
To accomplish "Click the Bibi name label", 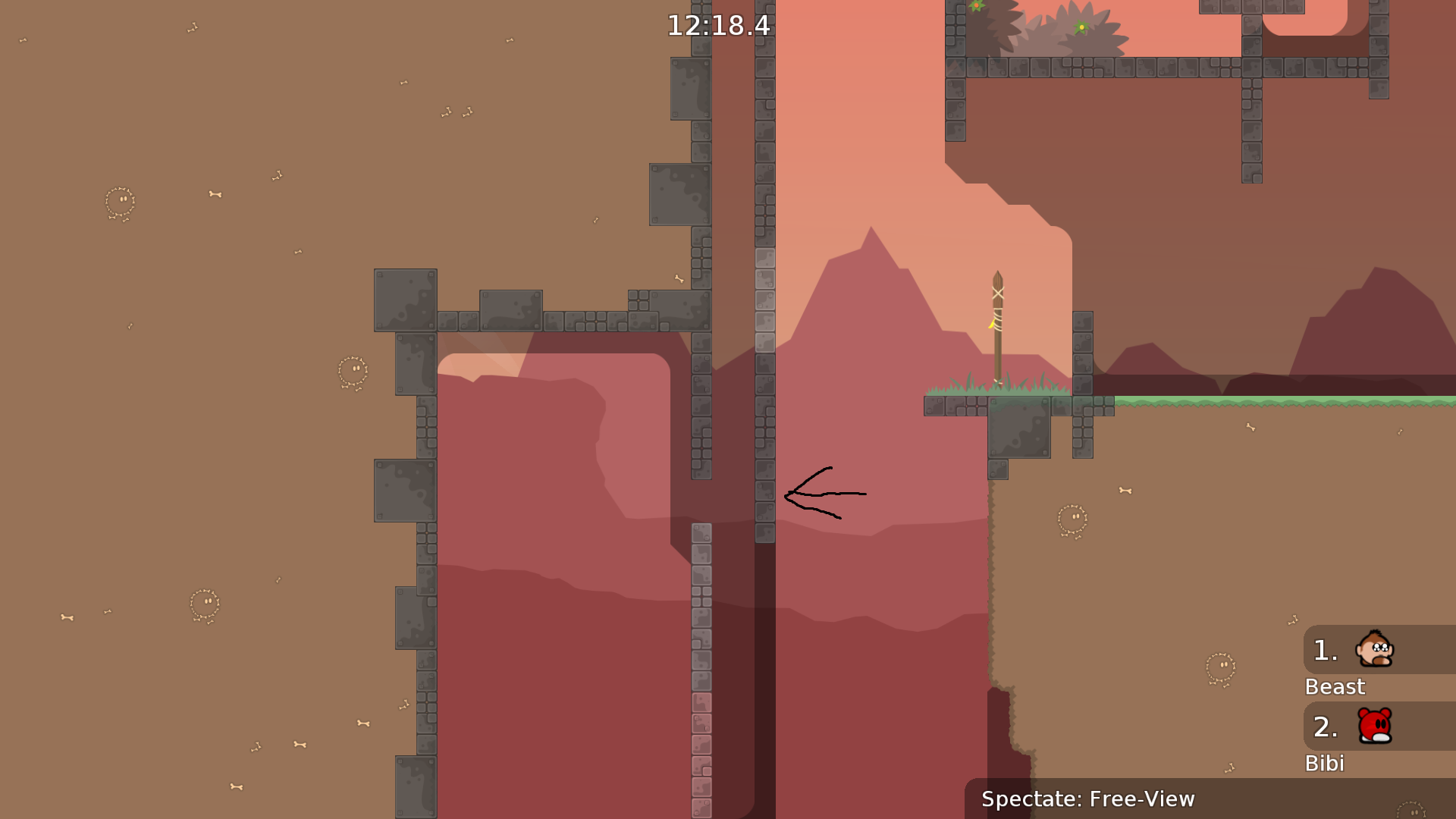I will coord(1325,763).
